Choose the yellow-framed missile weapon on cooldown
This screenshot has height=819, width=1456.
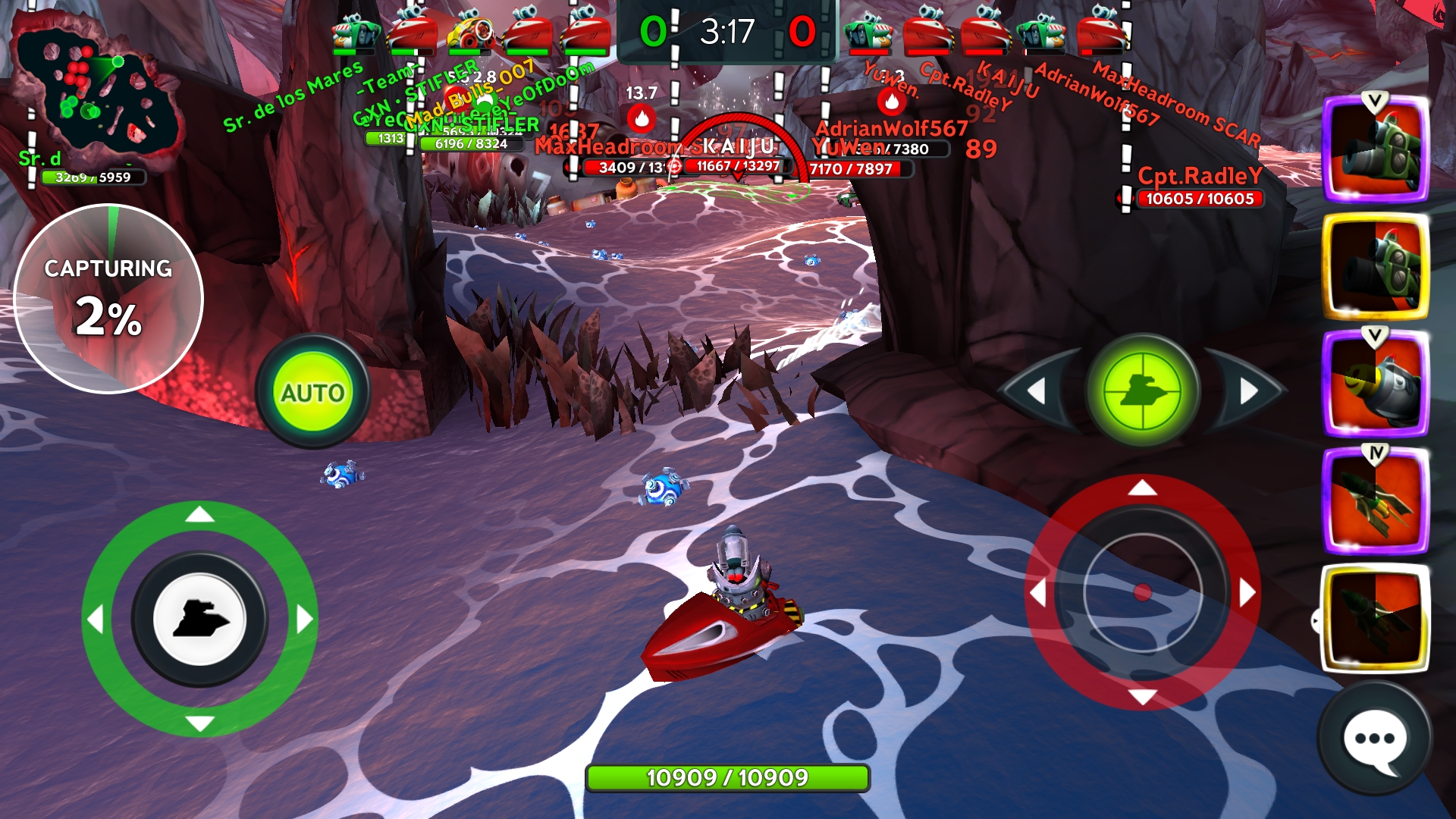pyautogui.click(x=1376, y=618)
